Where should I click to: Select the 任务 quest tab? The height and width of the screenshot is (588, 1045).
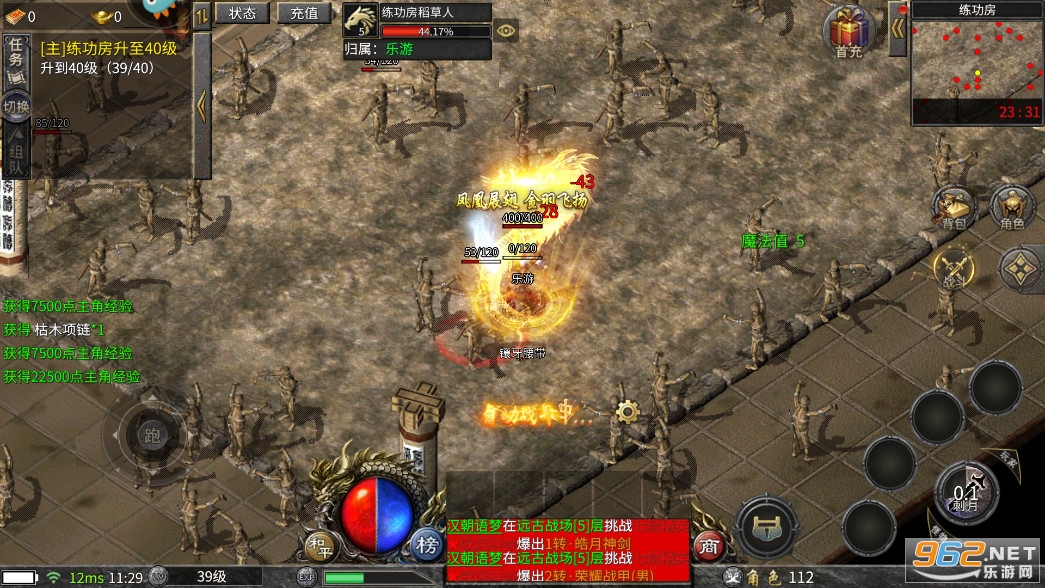click(x=16, y=56)
